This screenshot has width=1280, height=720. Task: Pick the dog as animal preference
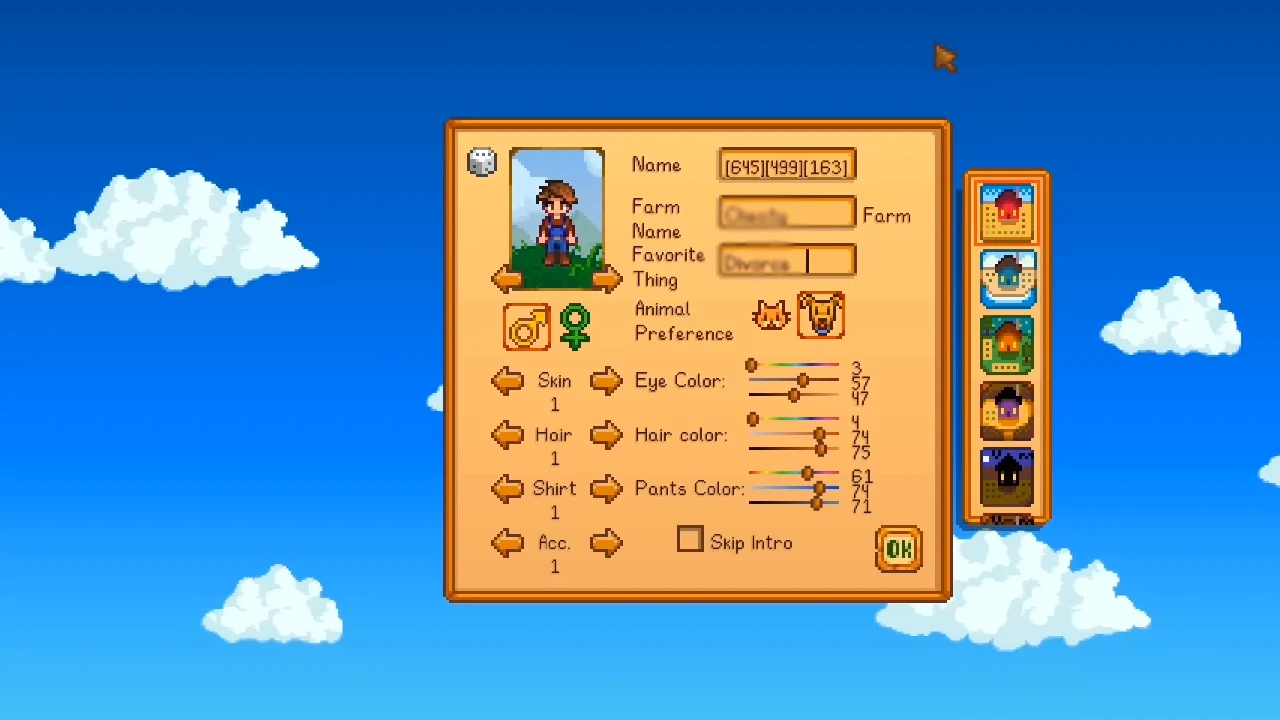click(x=821, y=316)
